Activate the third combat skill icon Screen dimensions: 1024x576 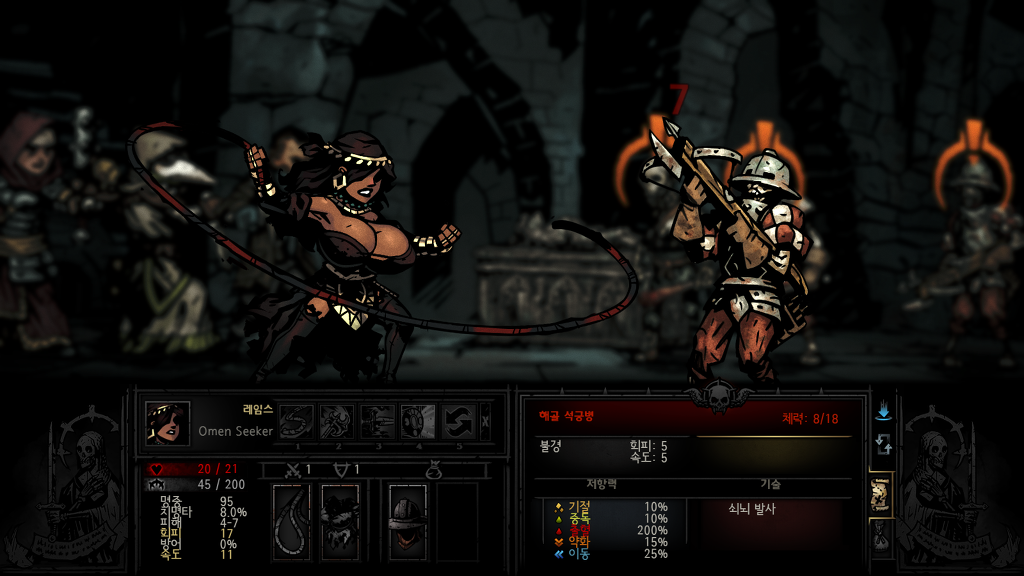377,422
